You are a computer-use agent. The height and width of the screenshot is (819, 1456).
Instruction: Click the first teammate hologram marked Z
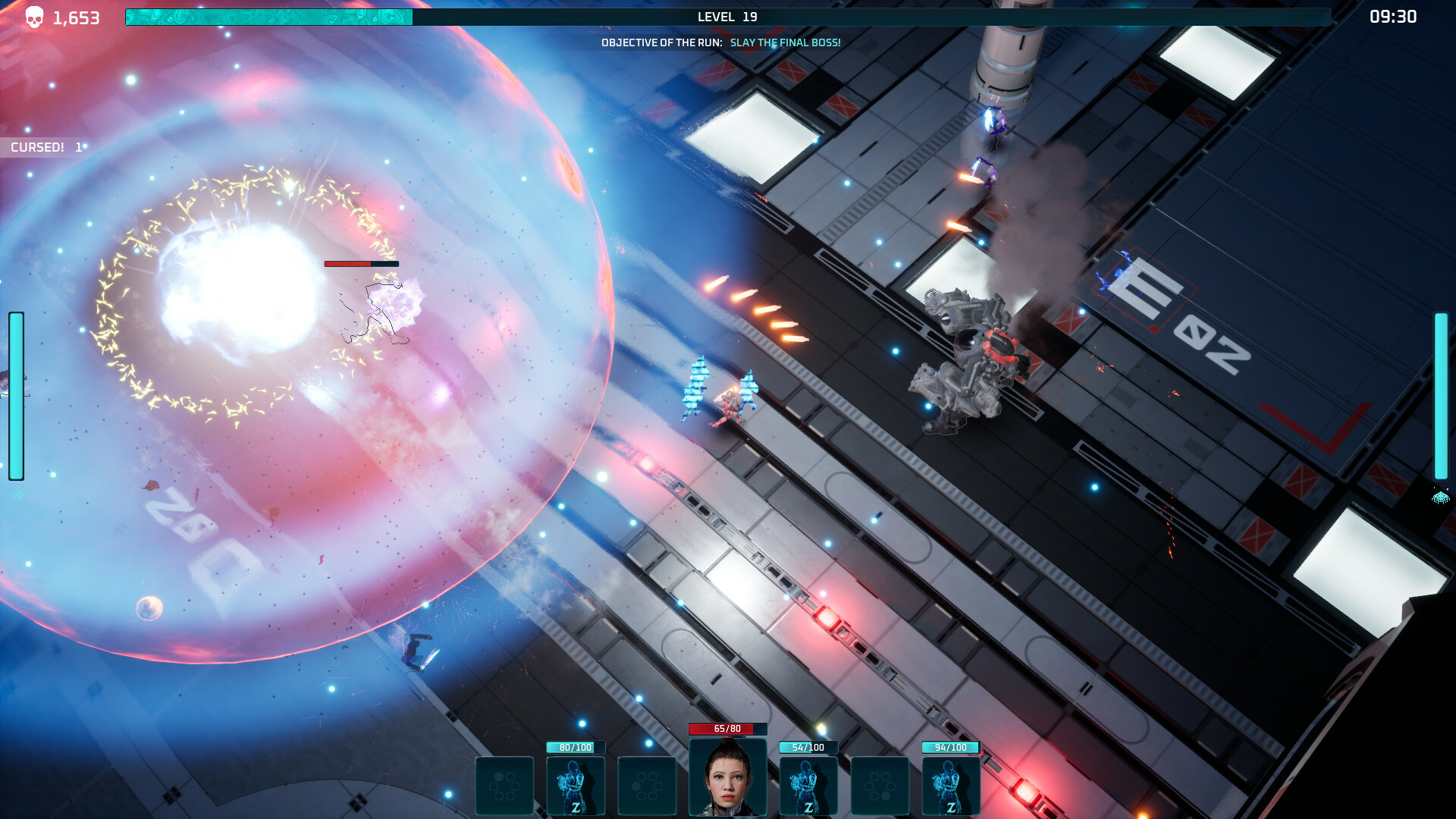click(x=575, y=785)
